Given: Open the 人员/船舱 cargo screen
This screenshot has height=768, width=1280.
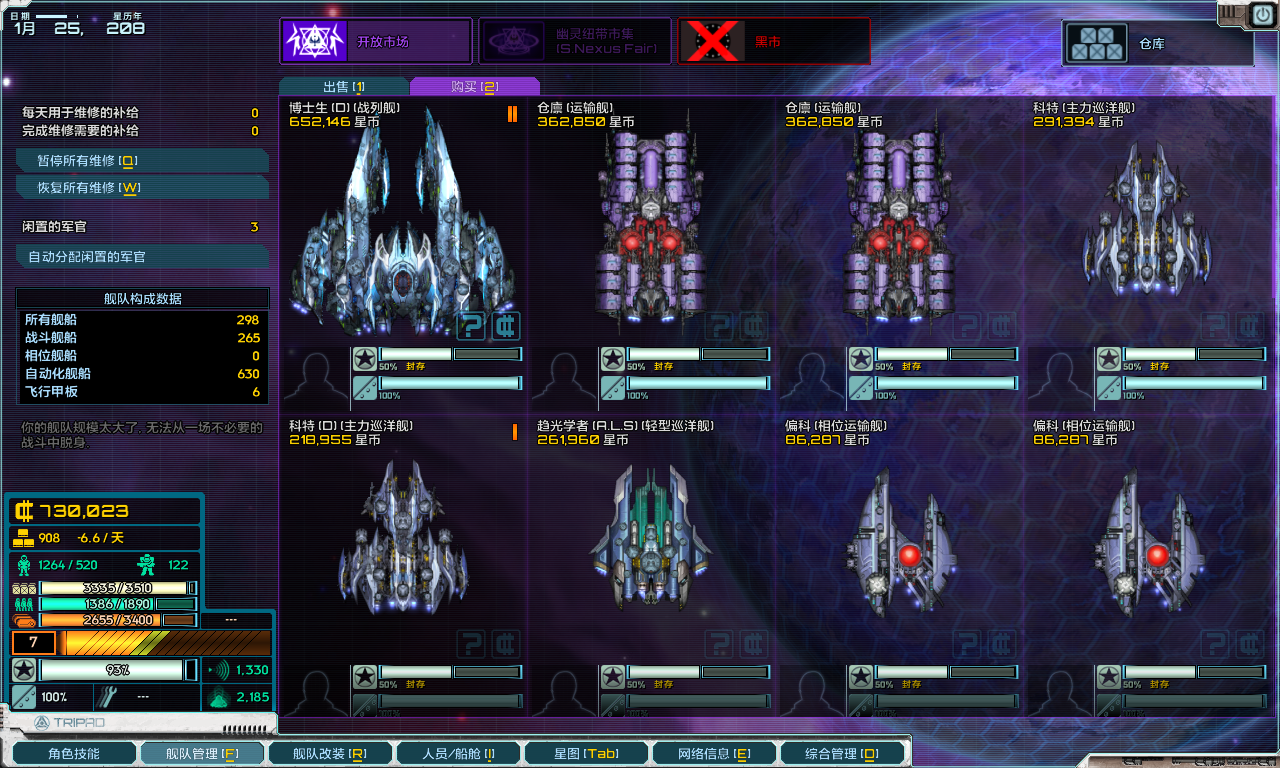Looking at the screenshot, I should (457, 753).
